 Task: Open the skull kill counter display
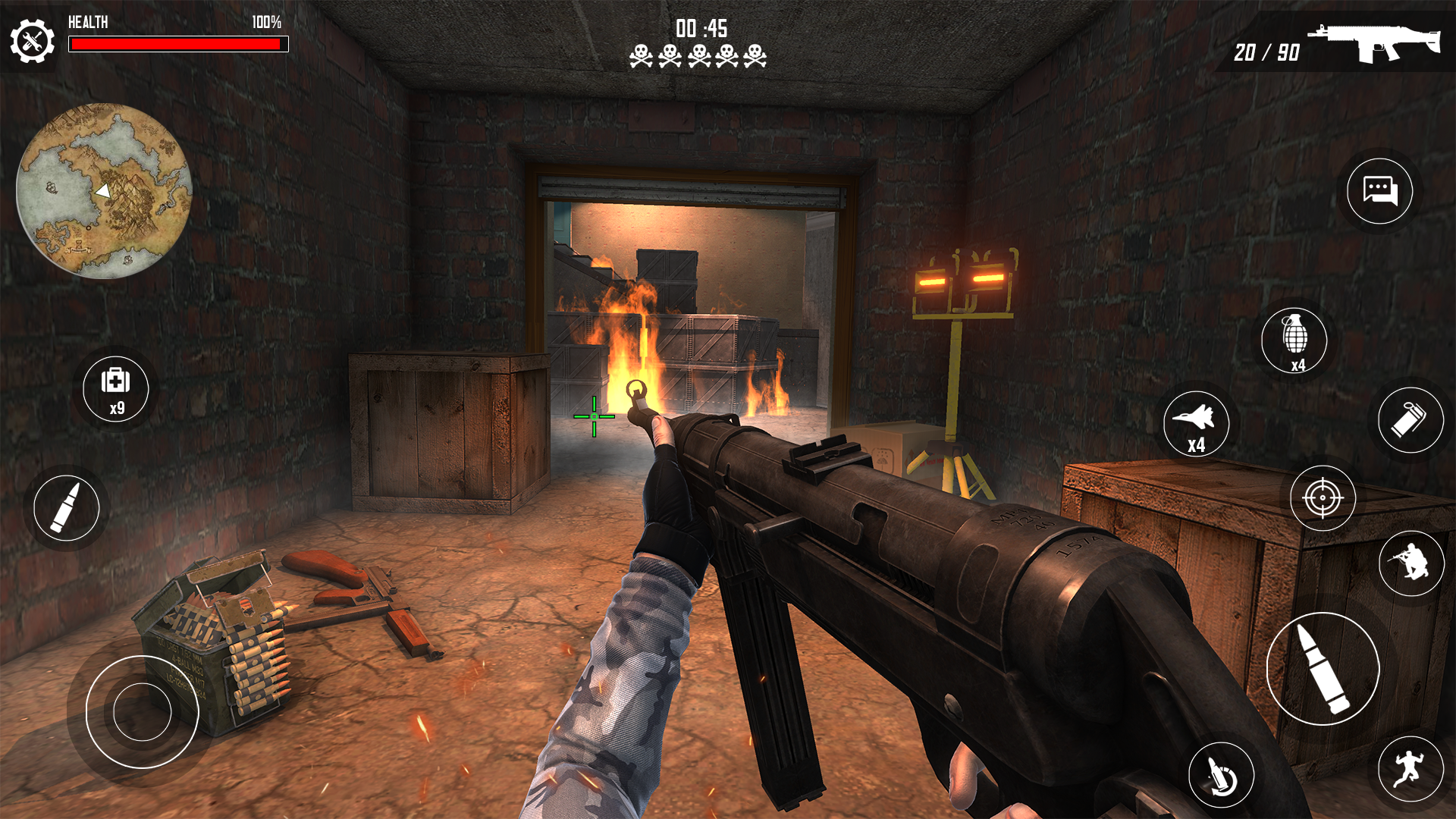(697, 55)
